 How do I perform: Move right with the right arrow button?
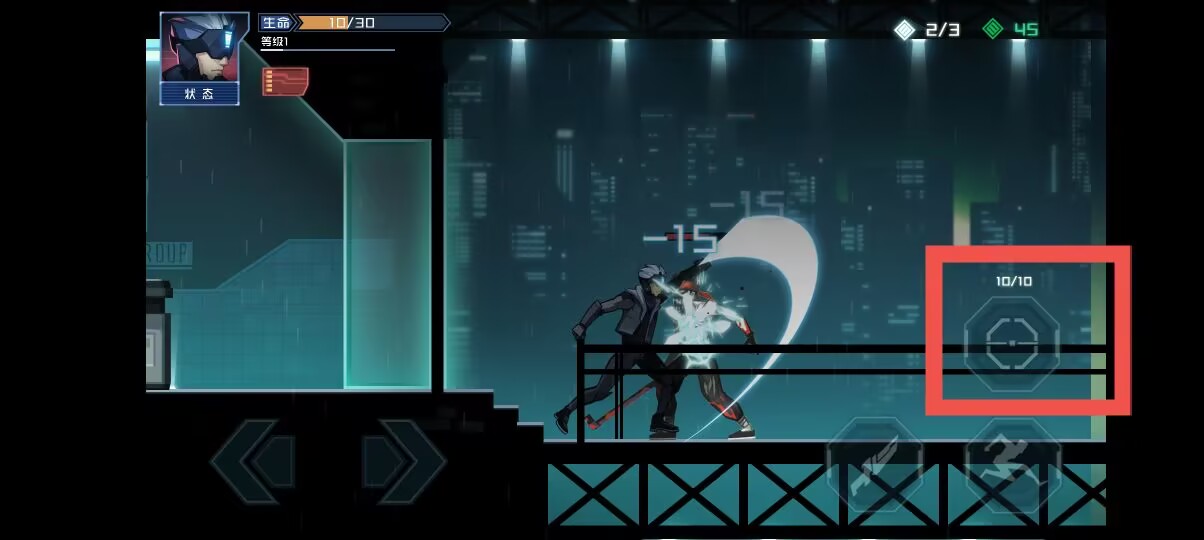pyautogui.click(x=402, y=461)
